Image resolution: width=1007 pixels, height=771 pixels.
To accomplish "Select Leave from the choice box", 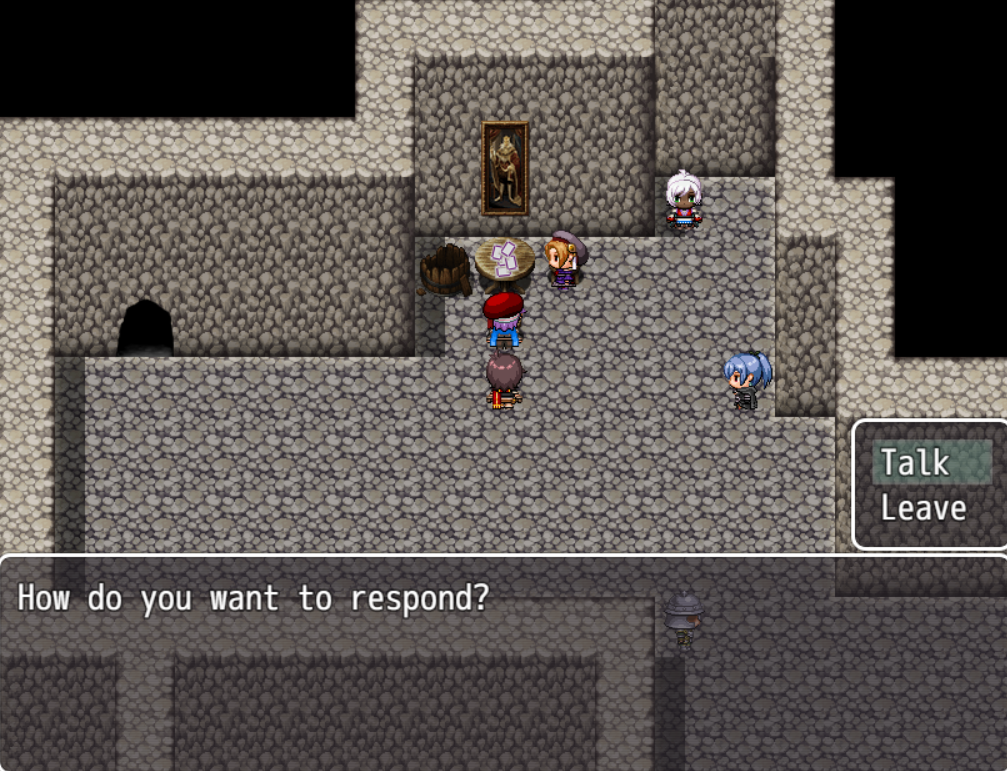I will tap(923, 508).
